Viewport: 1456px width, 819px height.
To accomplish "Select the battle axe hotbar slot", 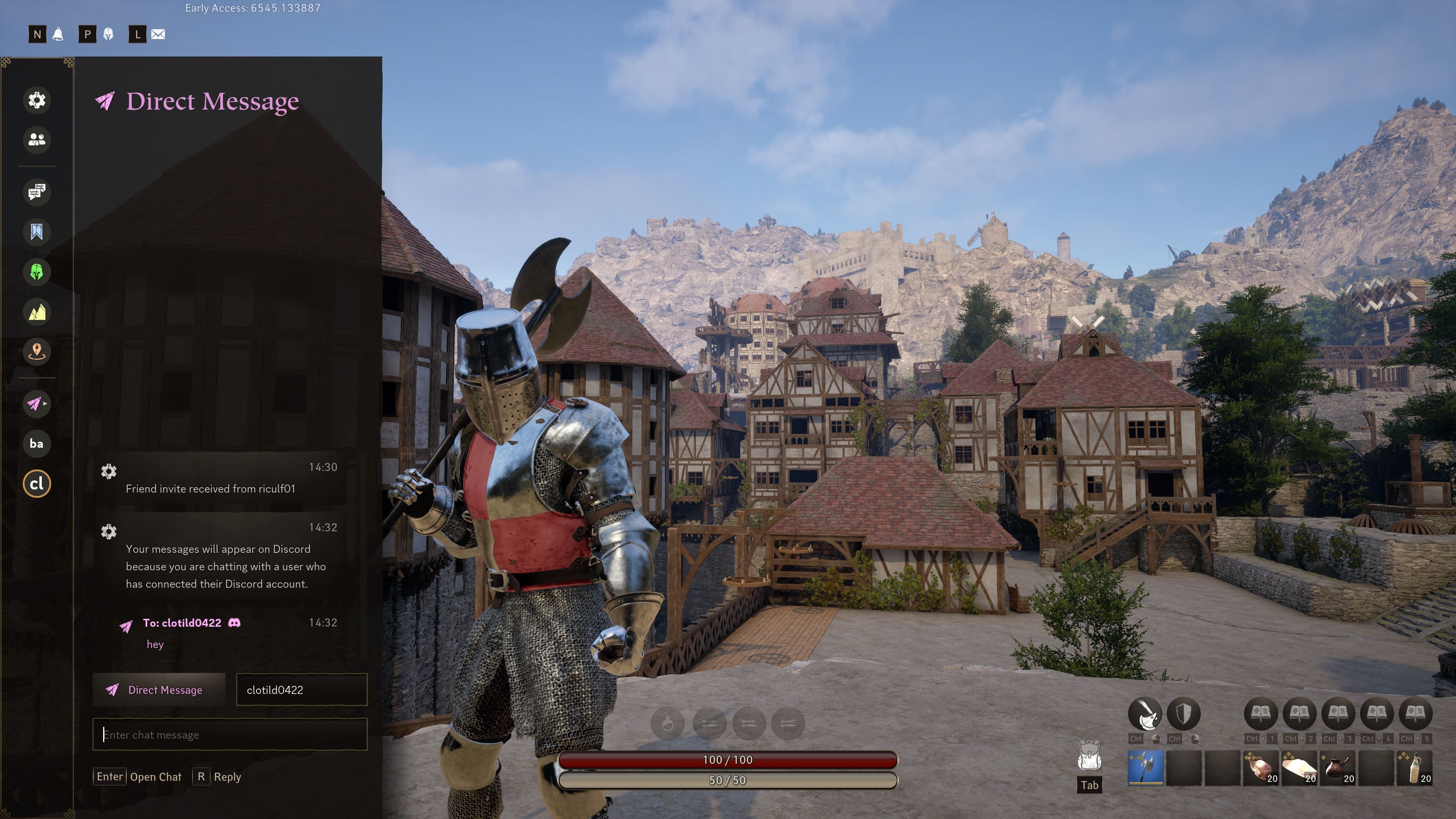I will [1146, 768].
